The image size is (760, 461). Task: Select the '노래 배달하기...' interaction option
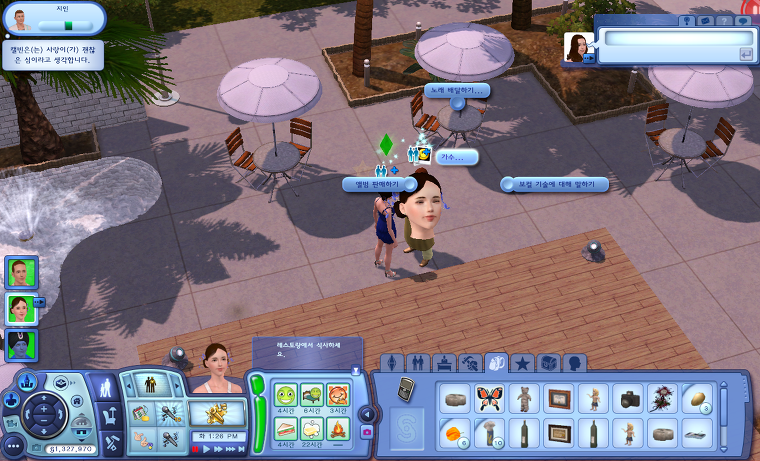tap(455, 90)
